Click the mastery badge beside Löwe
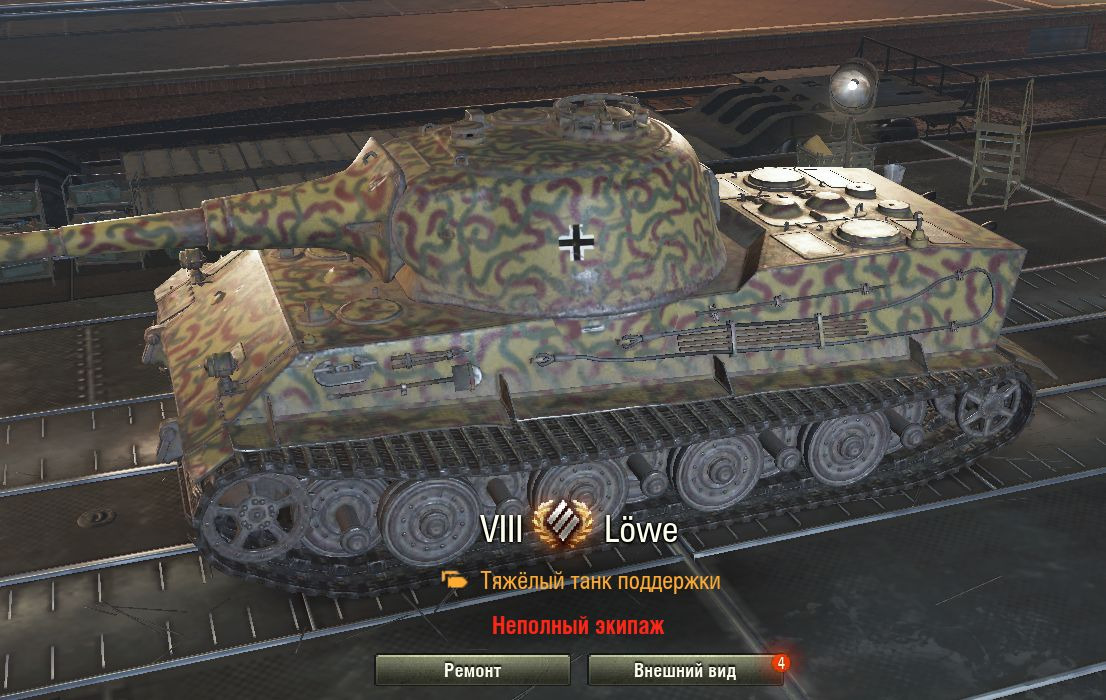1106x700 pixels. (x=563, y=529)
